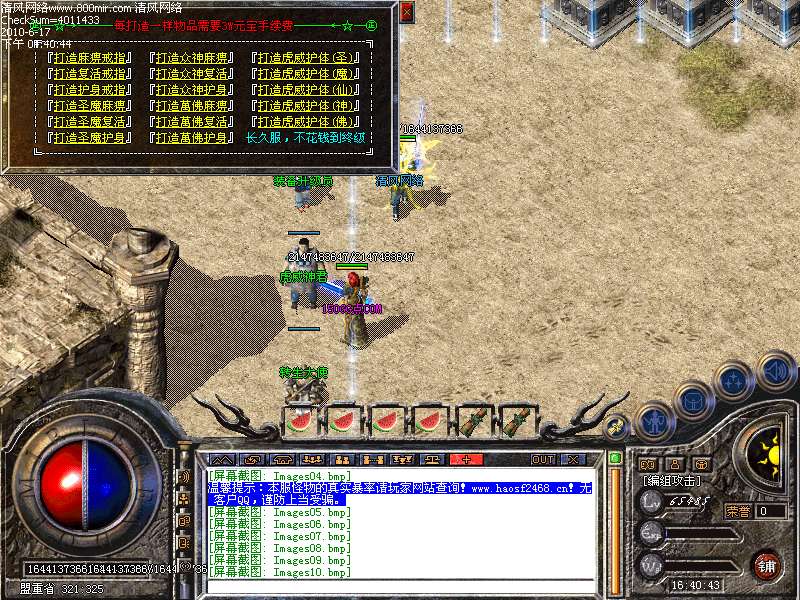Pick 打造圣魔麻痹 from the forging list
This screenshot has width=800, height=600.
[x=90, y=106]
